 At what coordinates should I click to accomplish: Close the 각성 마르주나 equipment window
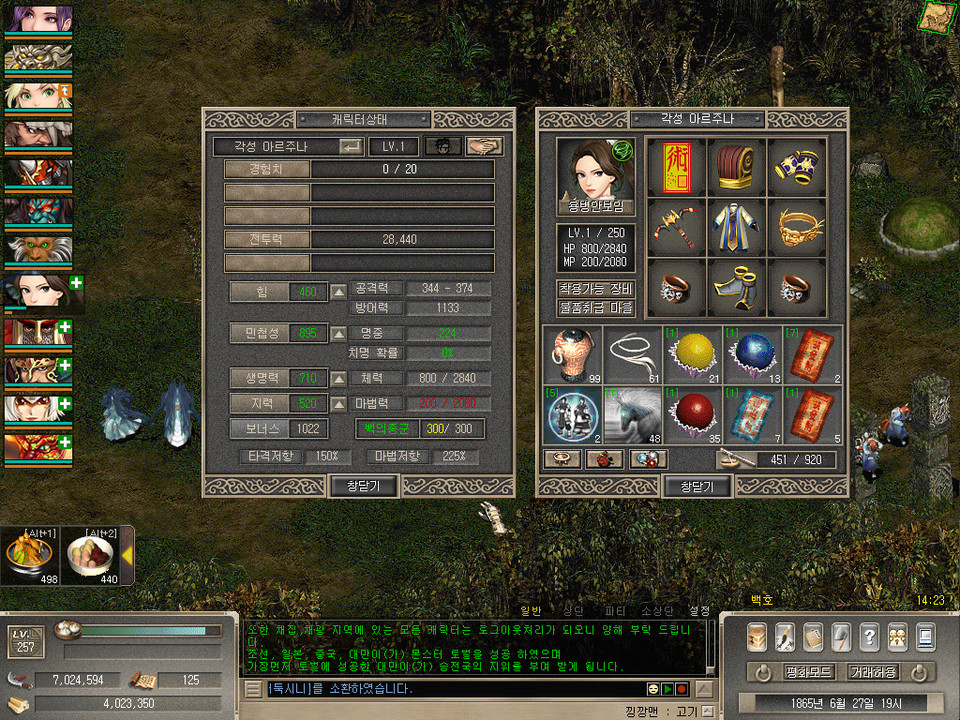(x=697, y=486)
